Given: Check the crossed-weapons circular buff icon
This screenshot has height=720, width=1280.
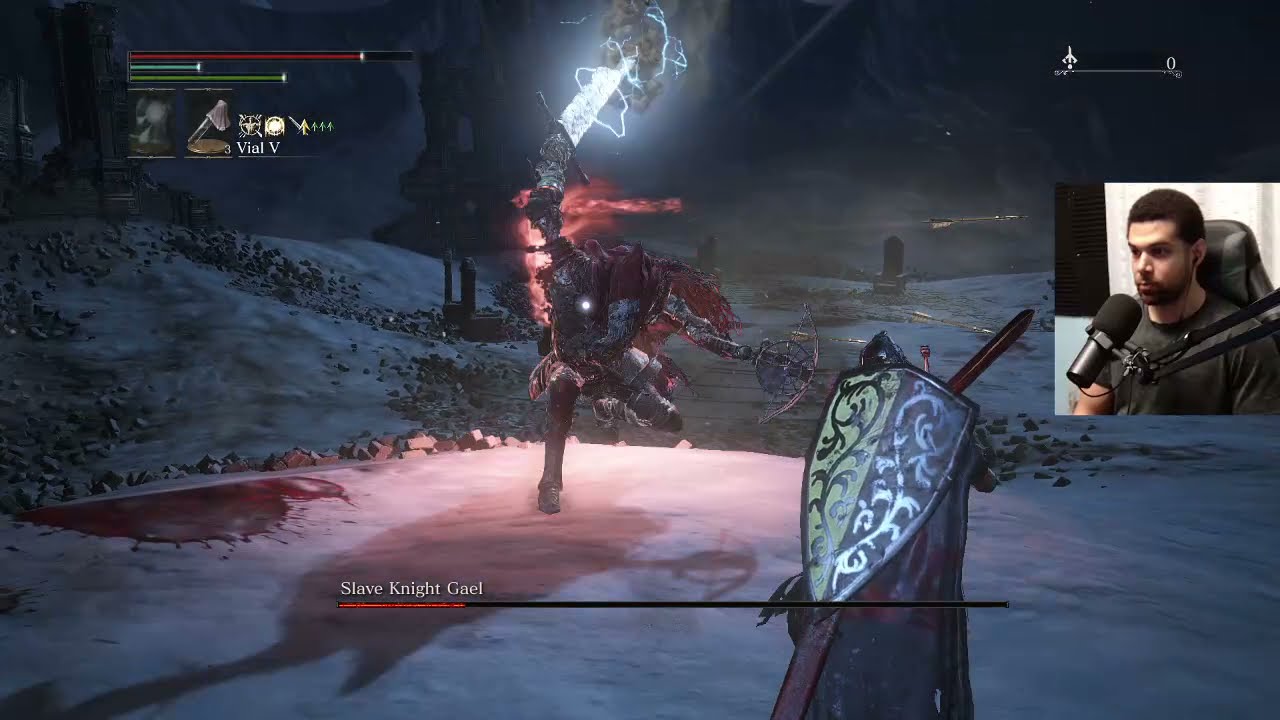Looking at the screenshot, I should pyautogui.click(x=249, y=126).
